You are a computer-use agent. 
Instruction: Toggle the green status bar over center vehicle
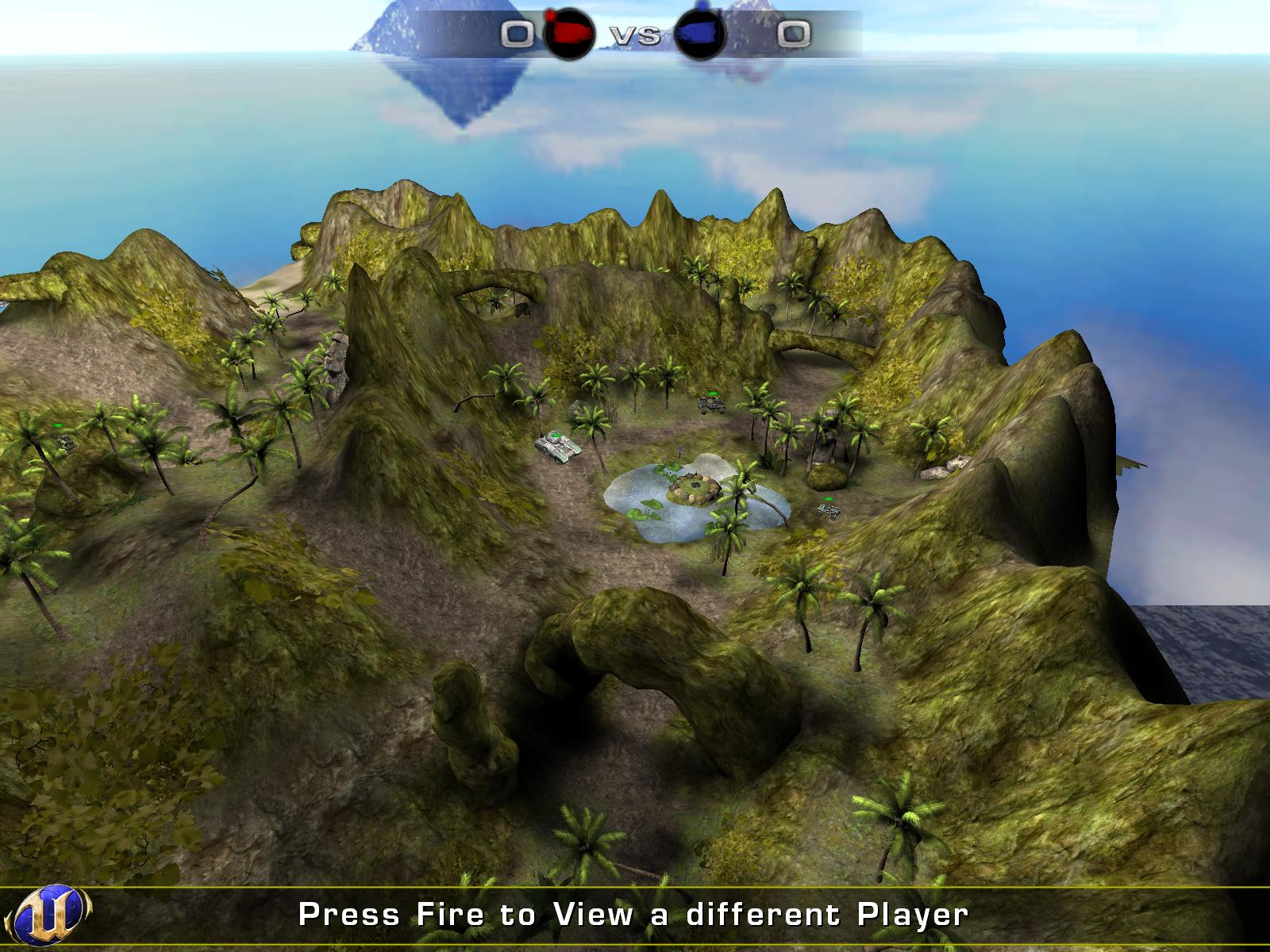point(556,435)
